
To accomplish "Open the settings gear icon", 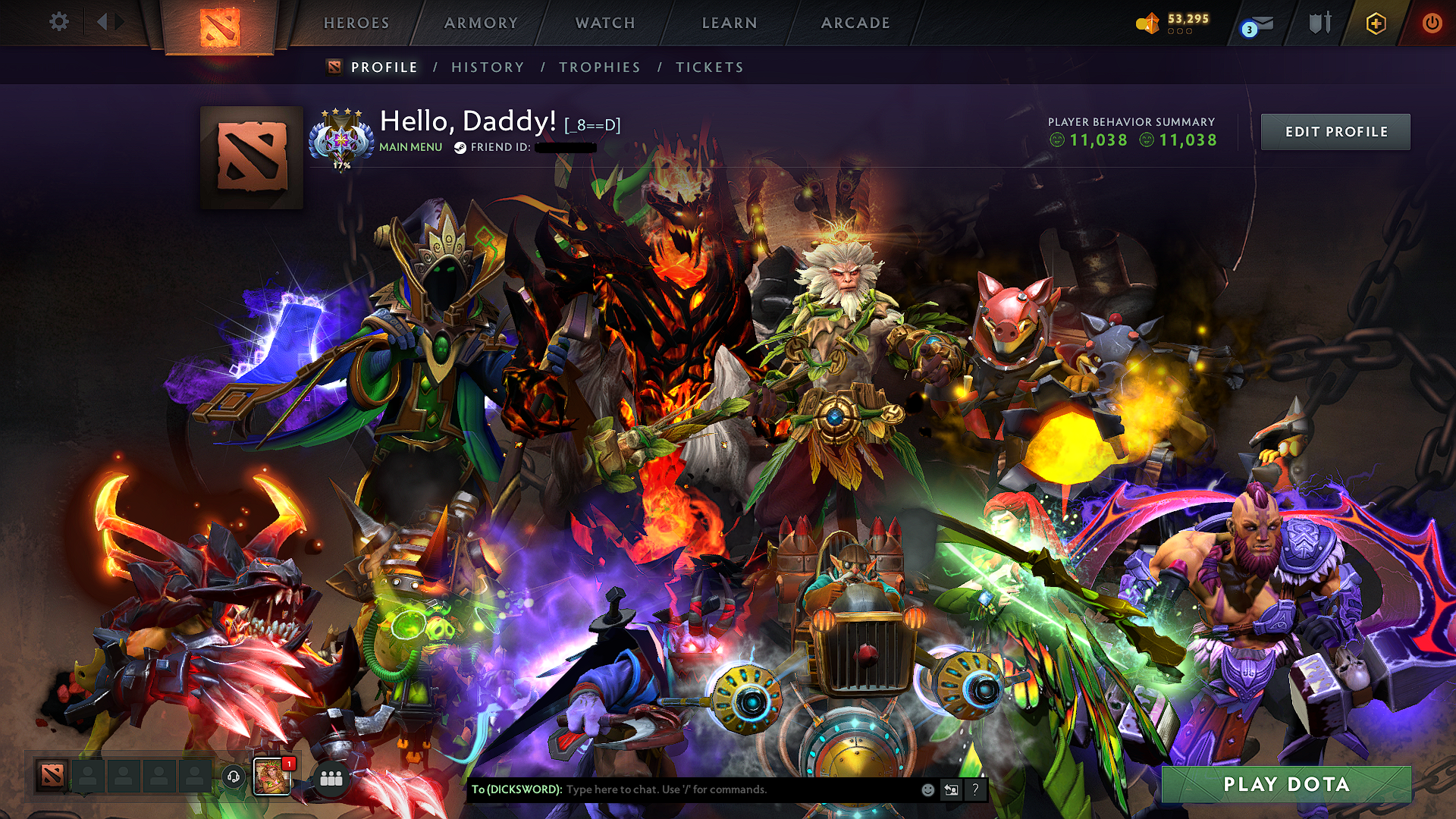I will pyautogui.click(x=59, y=22).
